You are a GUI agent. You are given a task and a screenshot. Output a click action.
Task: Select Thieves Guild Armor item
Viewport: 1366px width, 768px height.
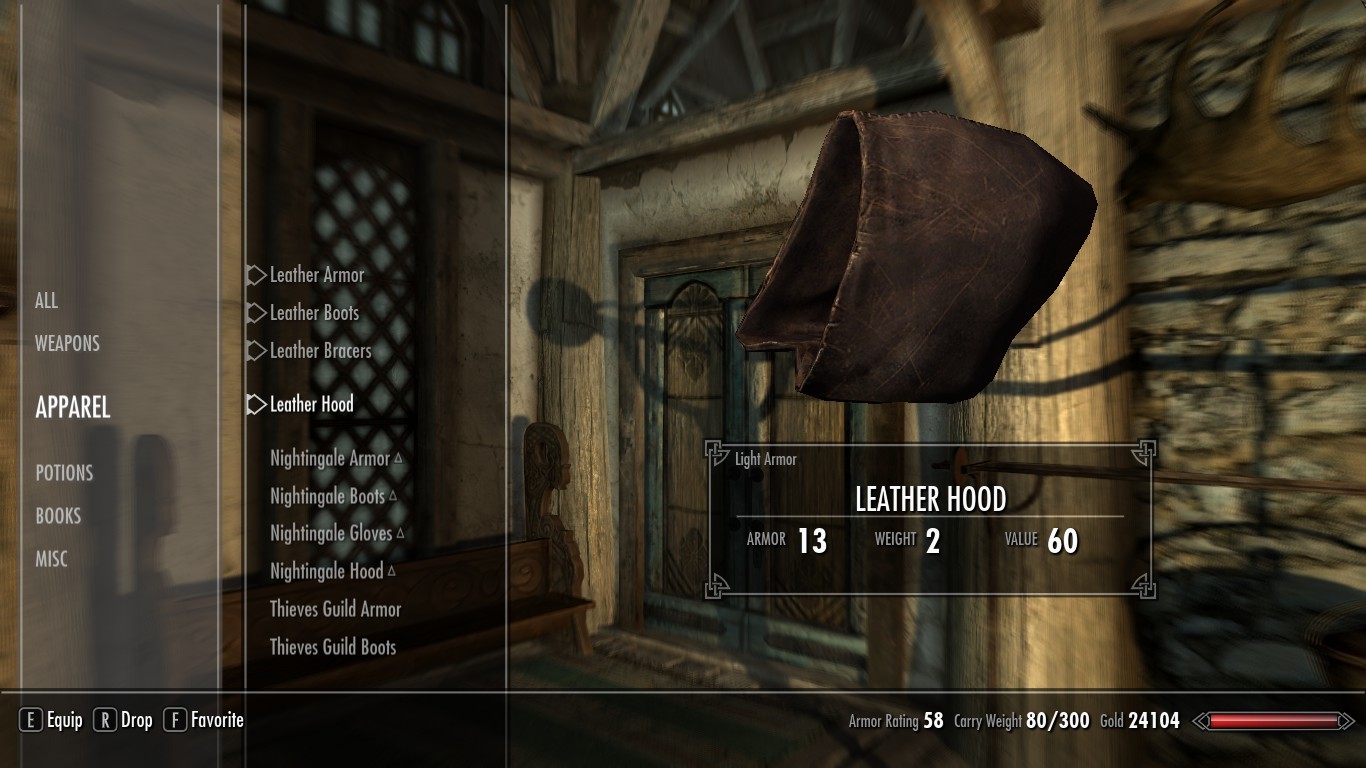point(335,609)
